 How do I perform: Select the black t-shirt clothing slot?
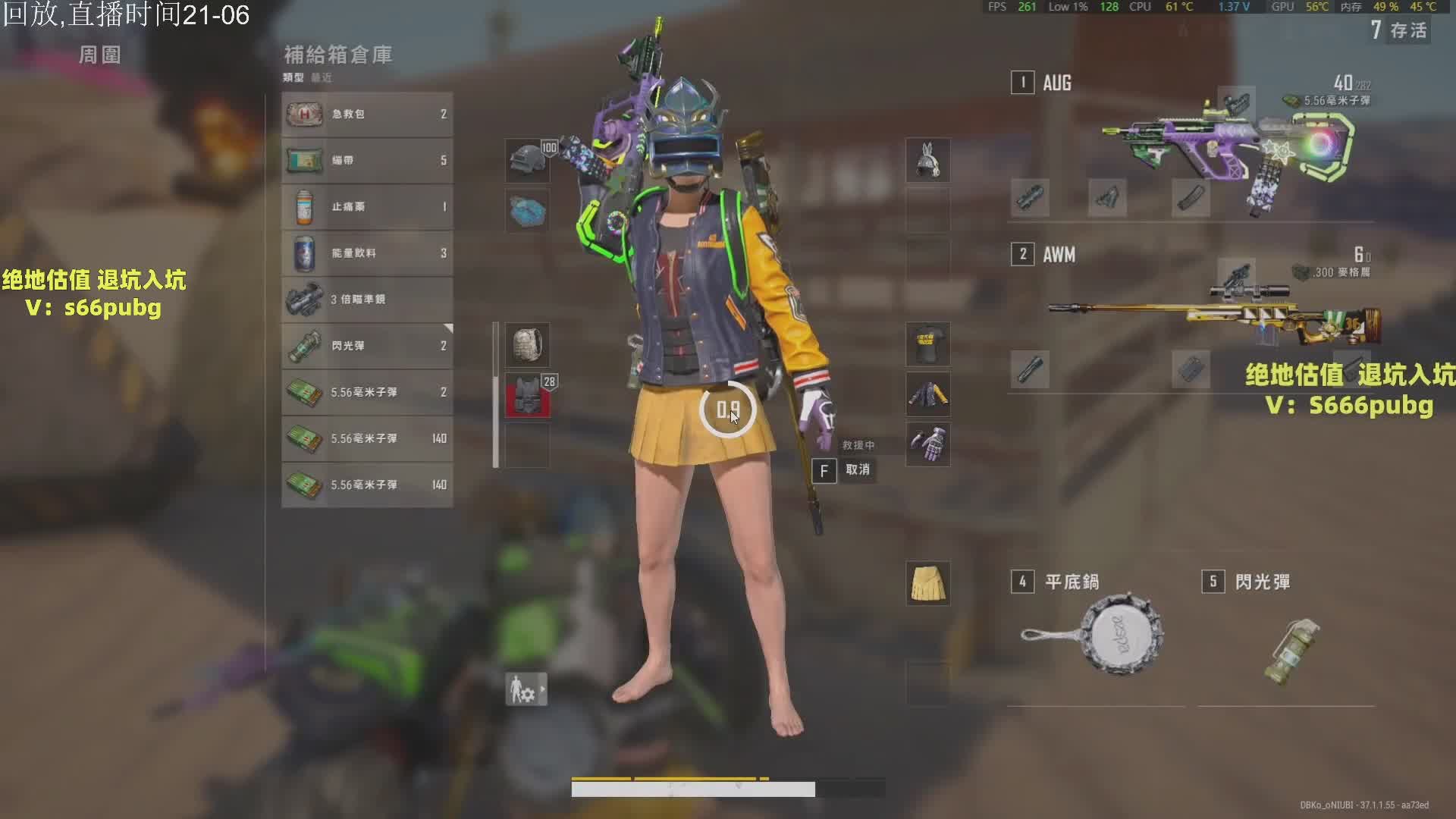927,344
